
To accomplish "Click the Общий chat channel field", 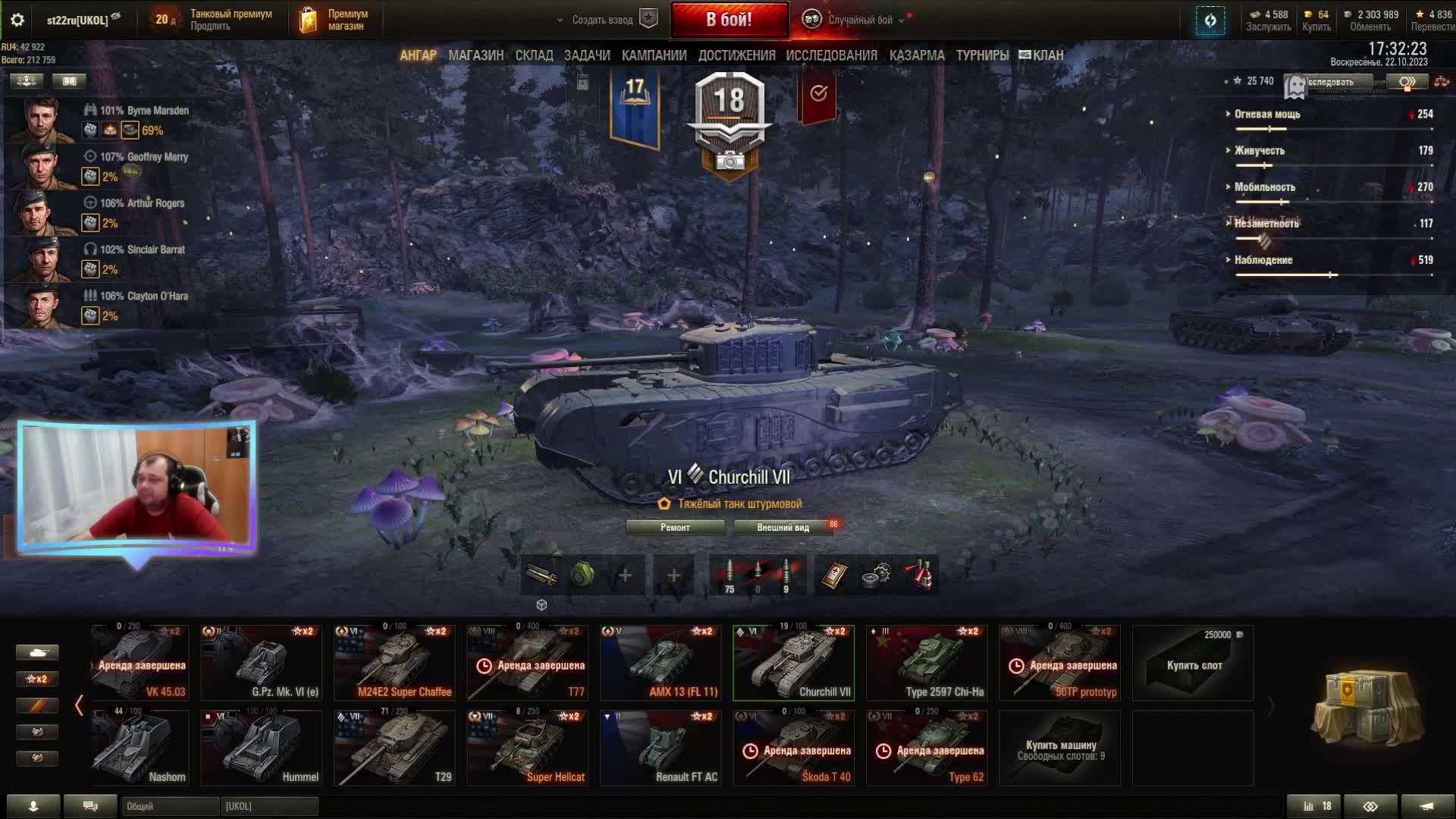I will [x=169, y=806].
